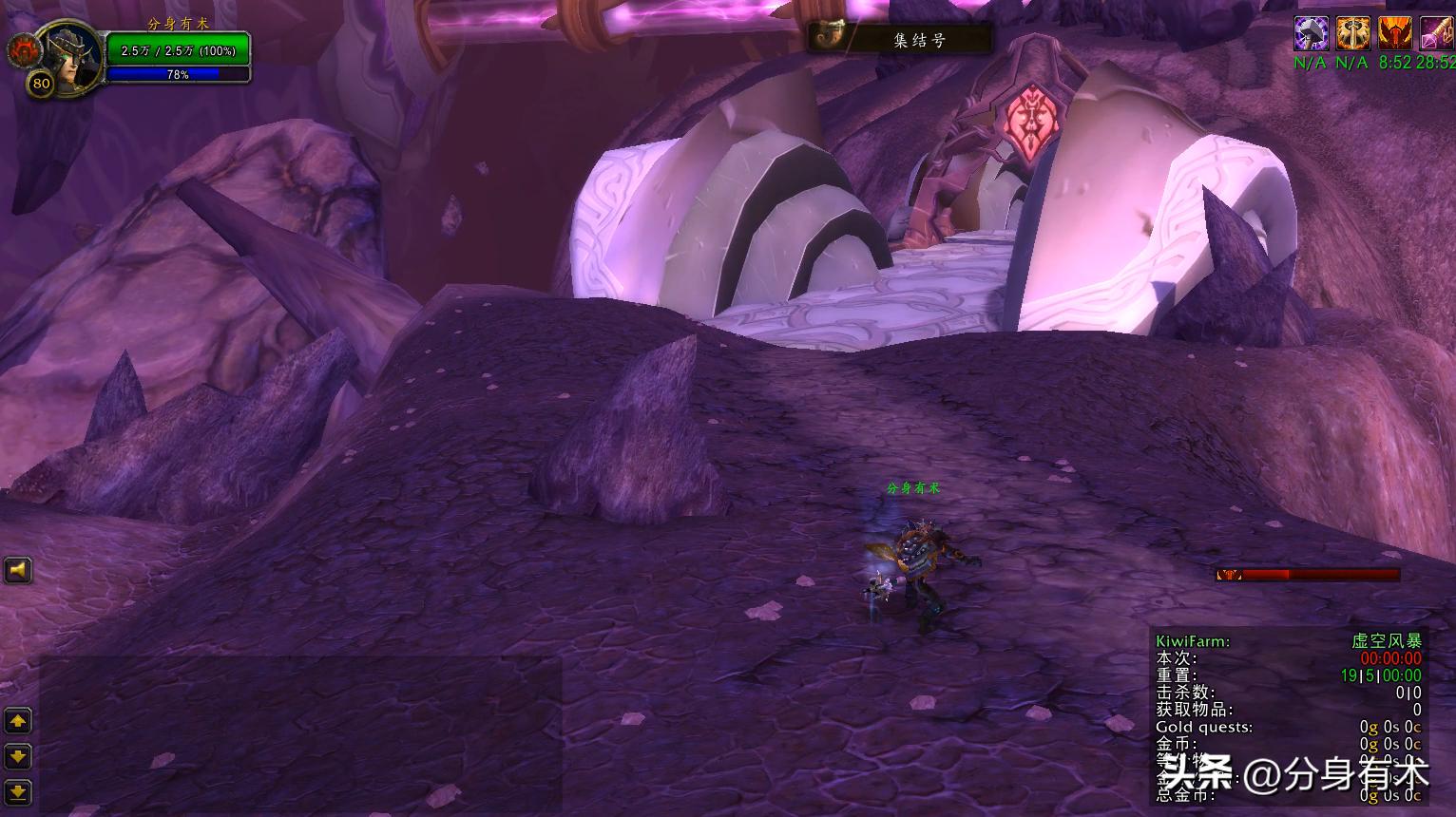Click the horn icon beside 集结号 banner
The image size is (1456, 817).
point(833,36)
